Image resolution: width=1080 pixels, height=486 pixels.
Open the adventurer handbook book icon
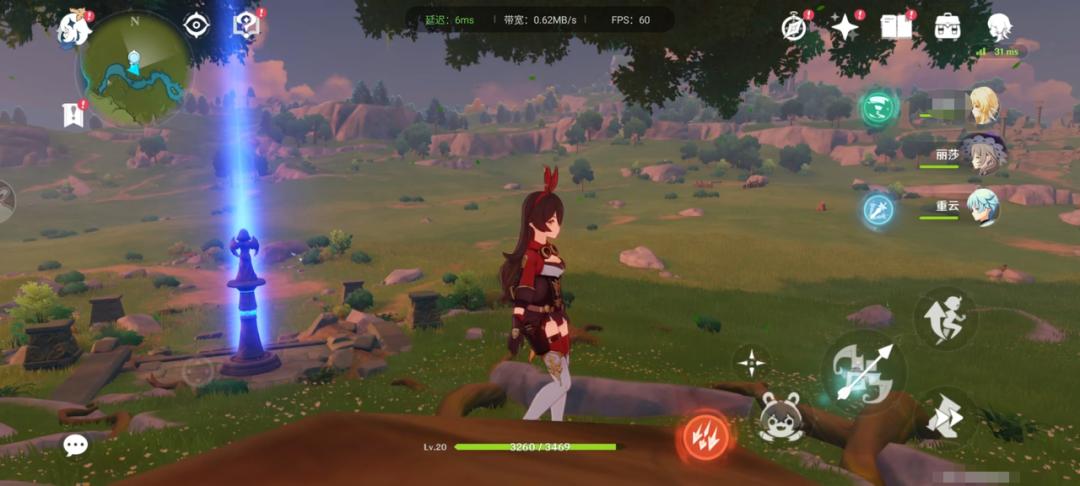(x=896, y=27)
